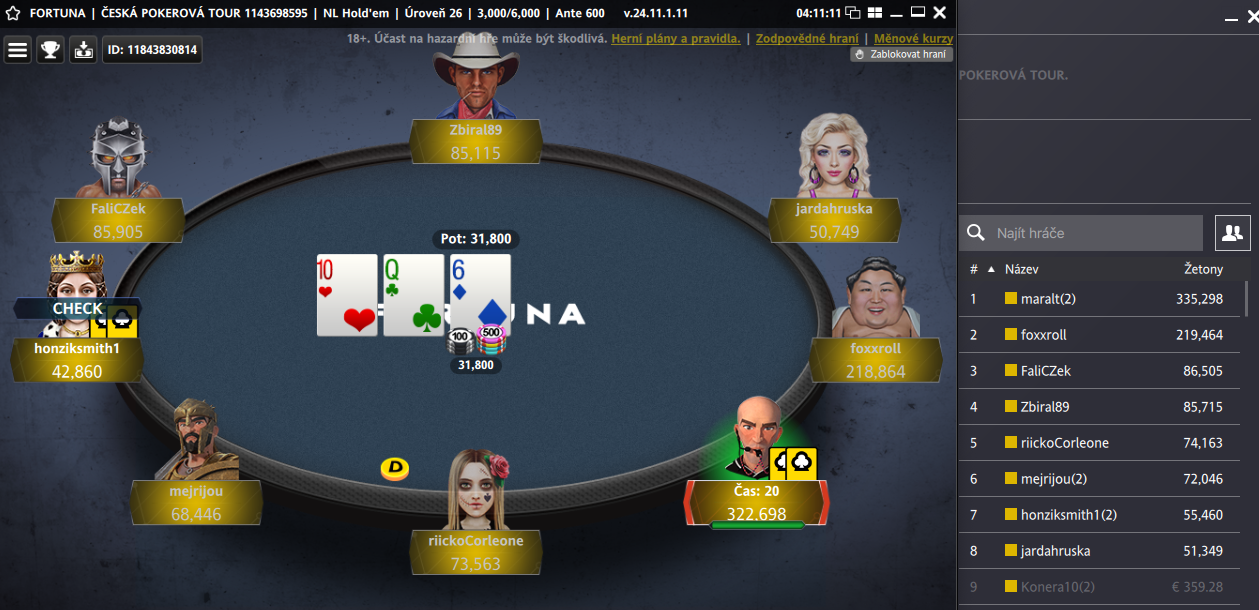Open the trophy tournament info
This screenshot has height=610, width=1259.
coord(50,50)
